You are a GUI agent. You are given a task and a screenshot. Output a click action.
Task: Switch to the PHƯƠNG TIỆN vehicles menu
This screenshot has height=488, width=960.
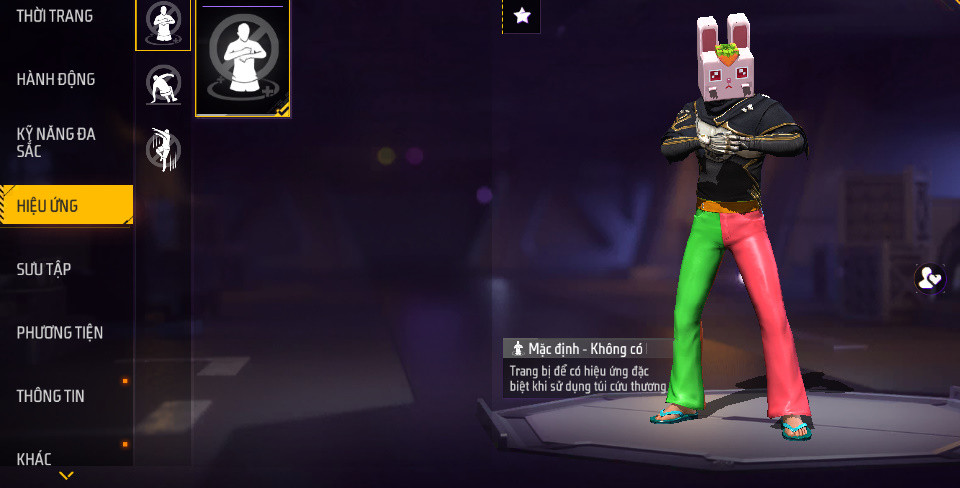(60, 332)
